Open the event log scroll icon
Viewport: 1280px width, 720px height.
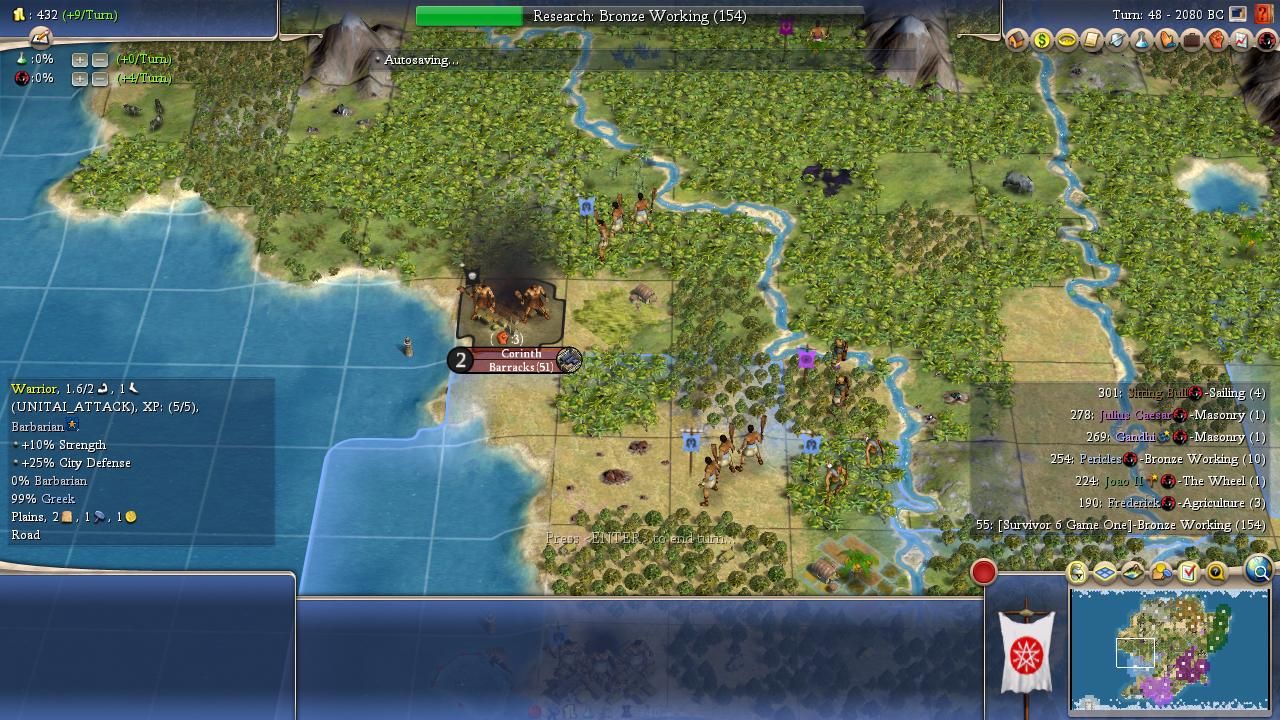coord(40,37)
